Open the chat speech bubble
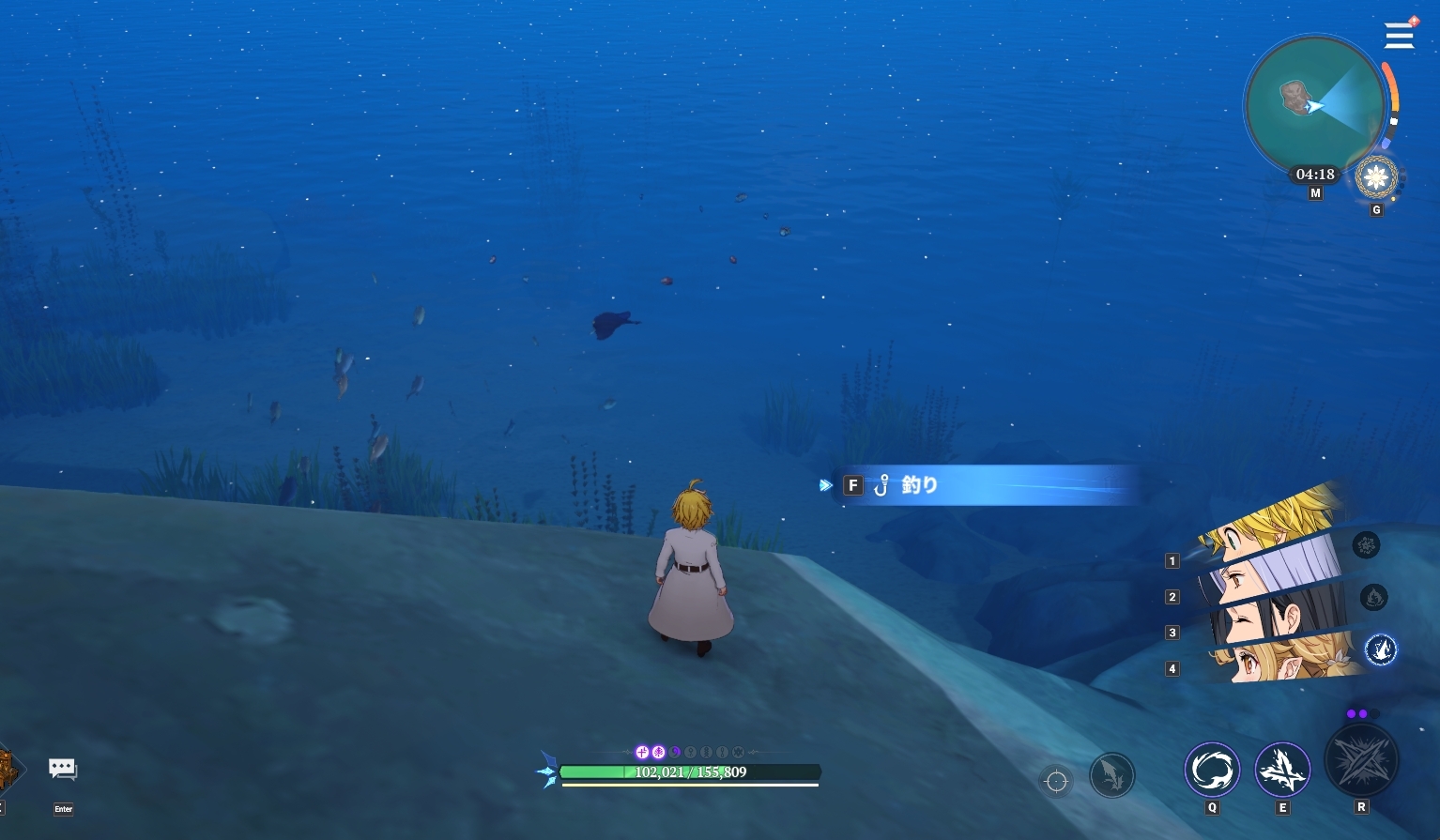The image size is (1440, 840). click(x=63, y=770)
